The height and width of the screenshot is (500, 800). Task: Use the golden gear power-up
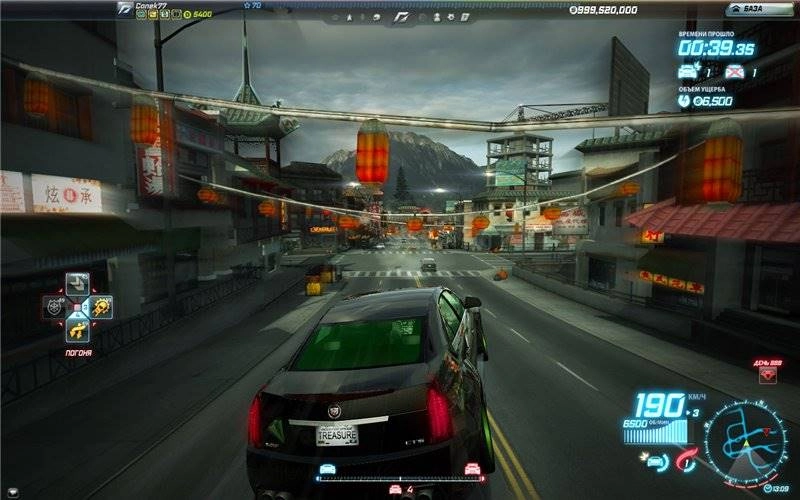pyautogui.click(x=101, y=307)
